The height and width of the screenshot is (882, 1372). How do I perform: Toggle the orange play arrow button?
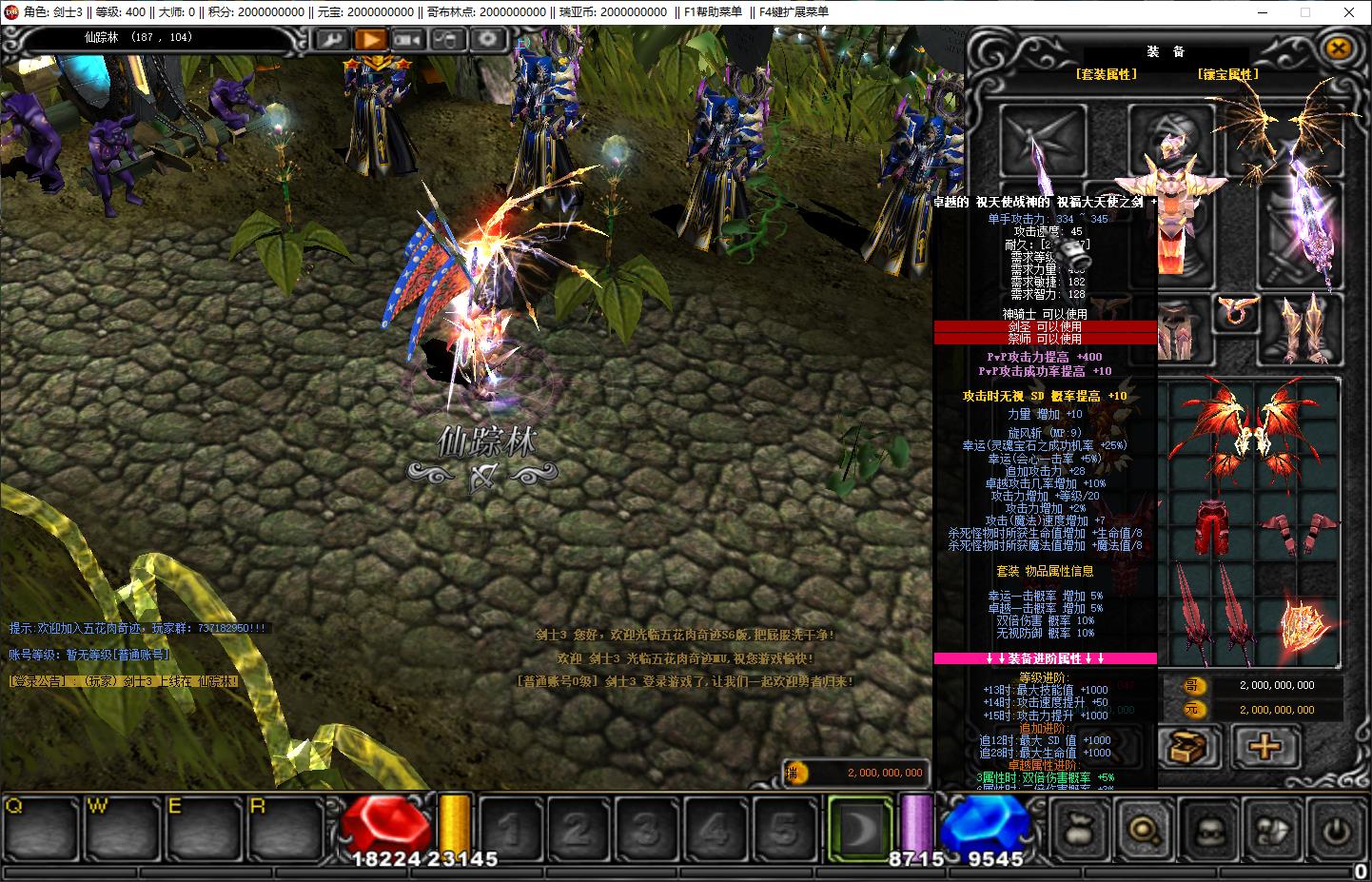pos(370,39)
